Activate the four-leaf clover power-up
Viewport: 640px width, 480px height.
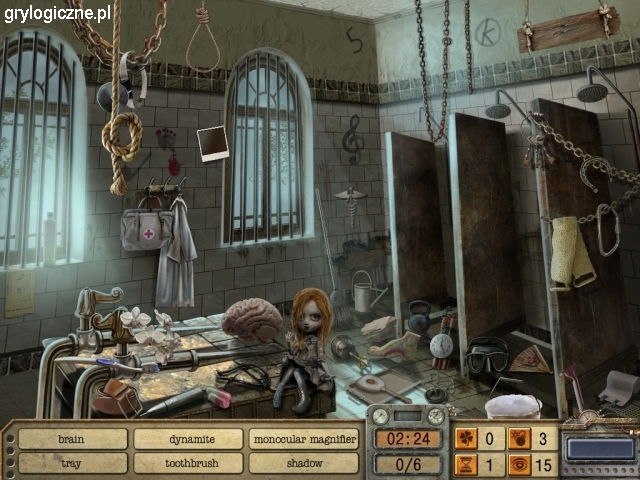coord(467,438)
